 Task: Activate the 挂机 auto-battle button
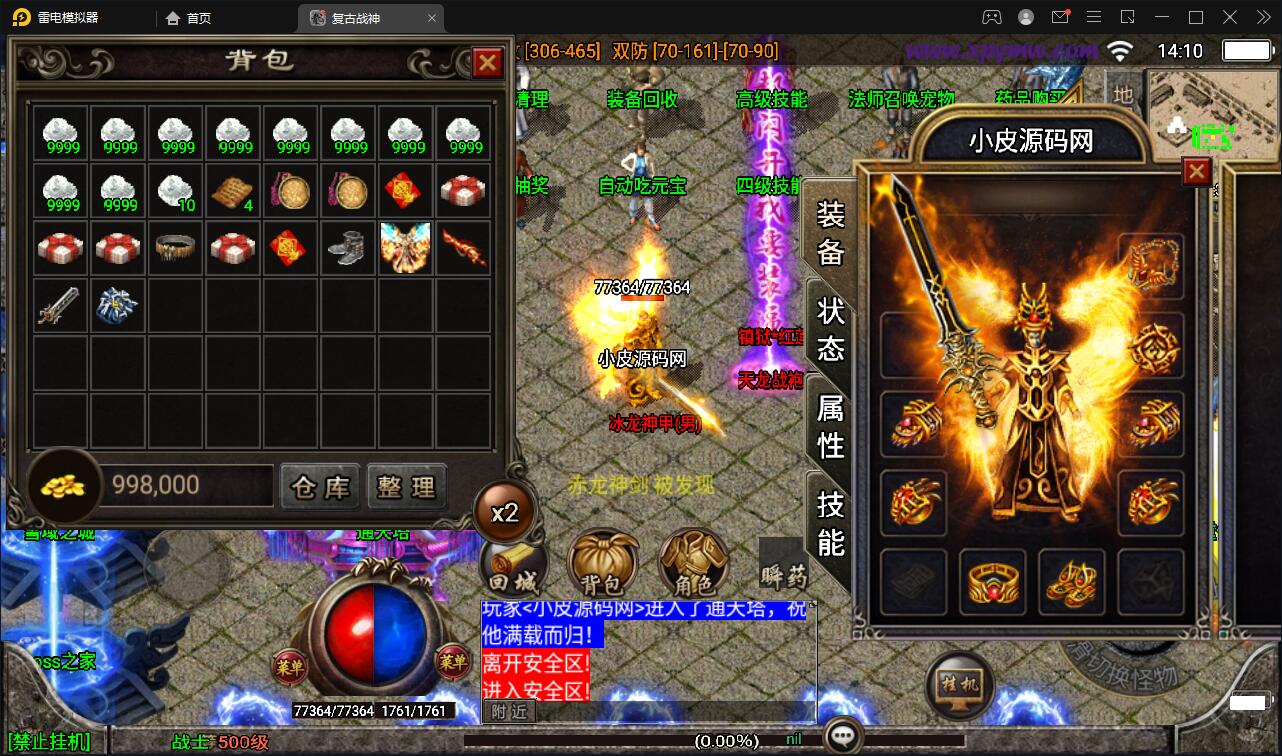[x=960, y=686]
